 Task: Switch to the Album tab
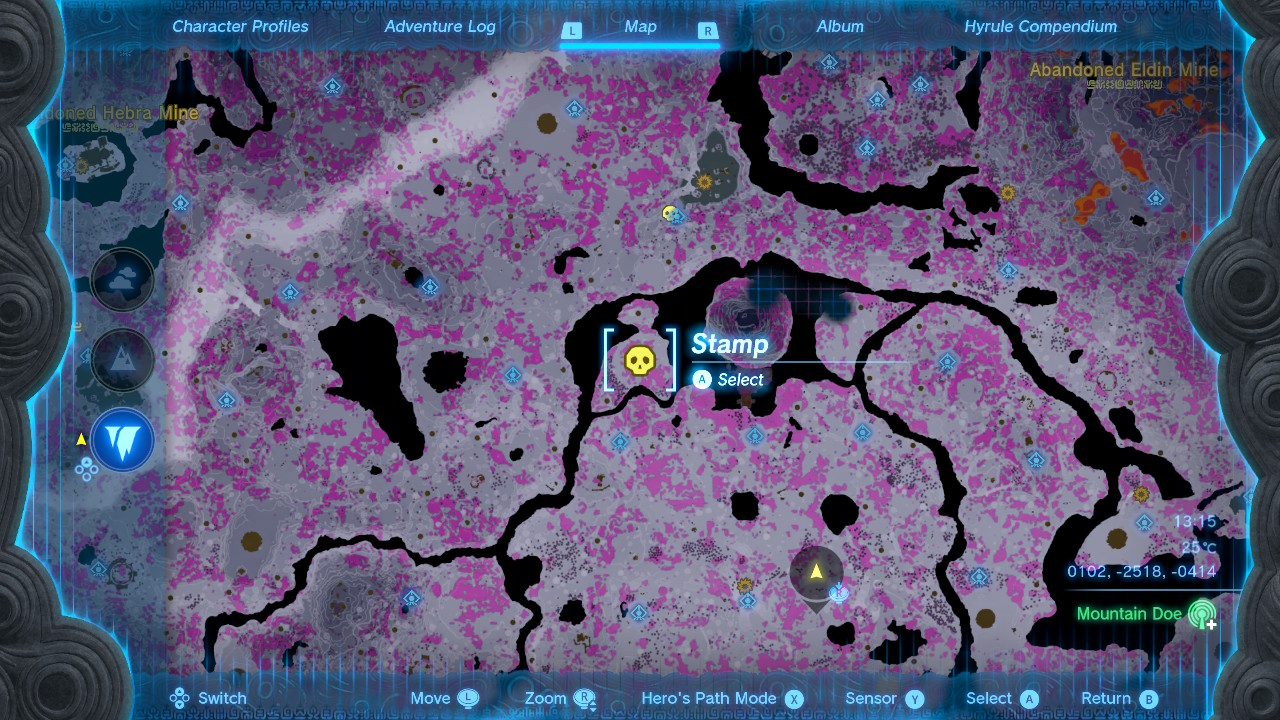point(840,27)
